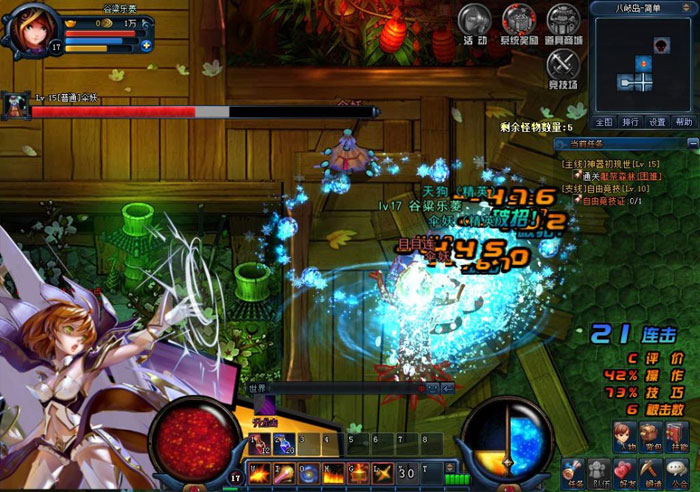Open the 人物 character panel
700x492 pixels.
tap(623, 435)
